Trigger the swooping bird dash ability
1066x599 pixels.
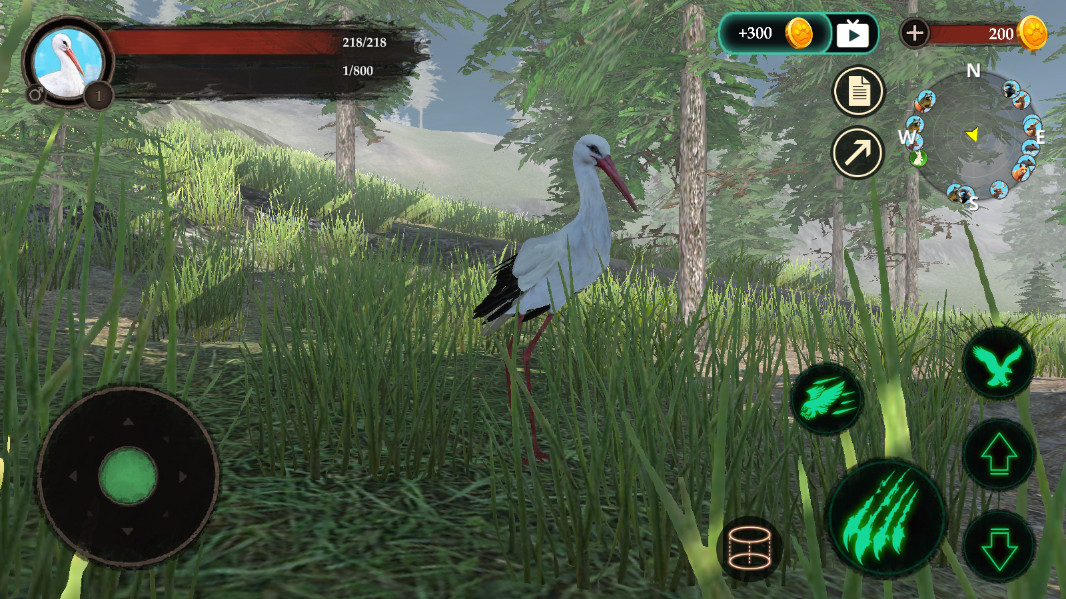pyautogui.click(x=827, y=399)
